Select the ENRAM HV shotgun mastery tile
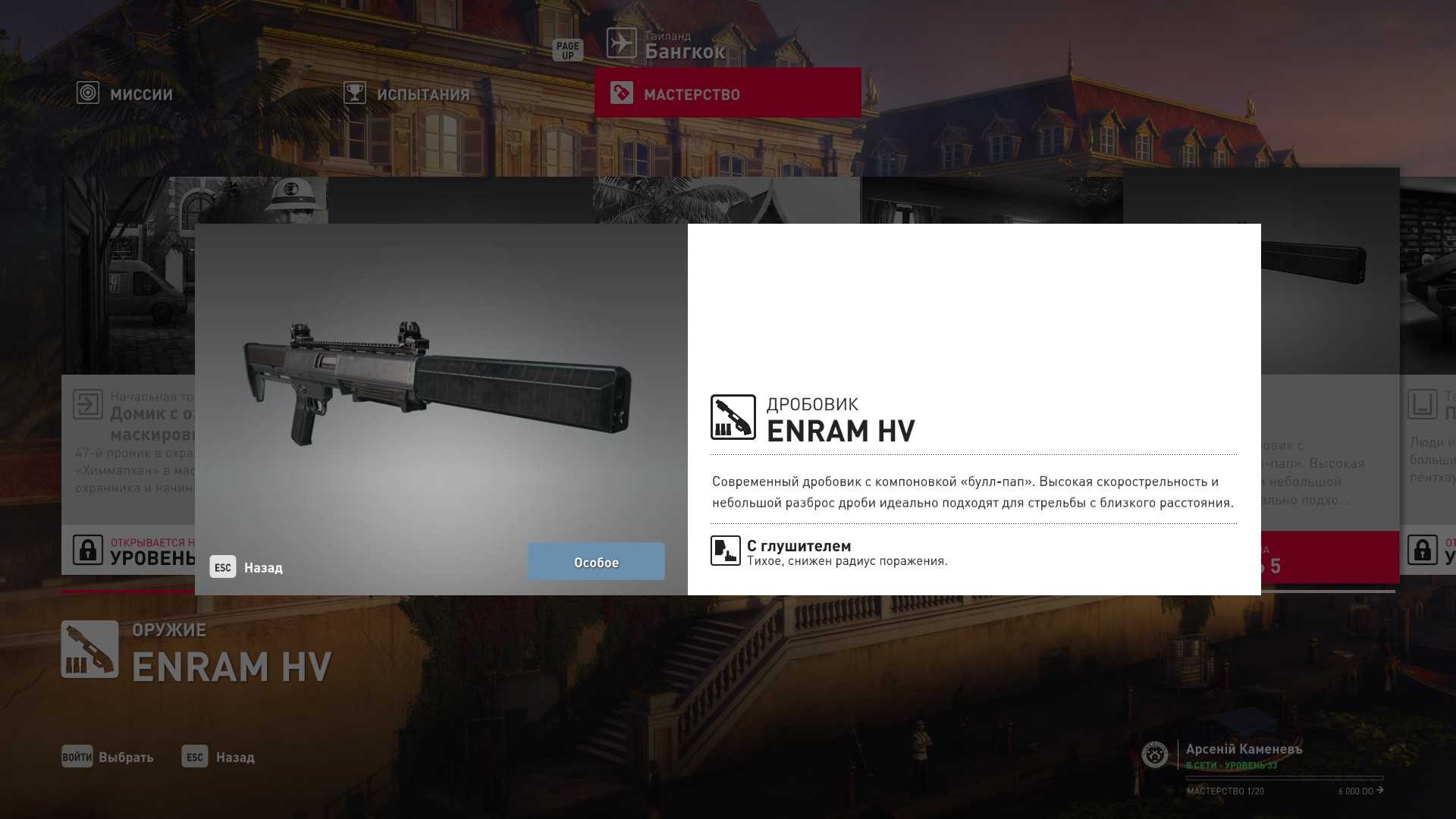The width and height of the screenshot is (1456, 819). point(1329,379)
